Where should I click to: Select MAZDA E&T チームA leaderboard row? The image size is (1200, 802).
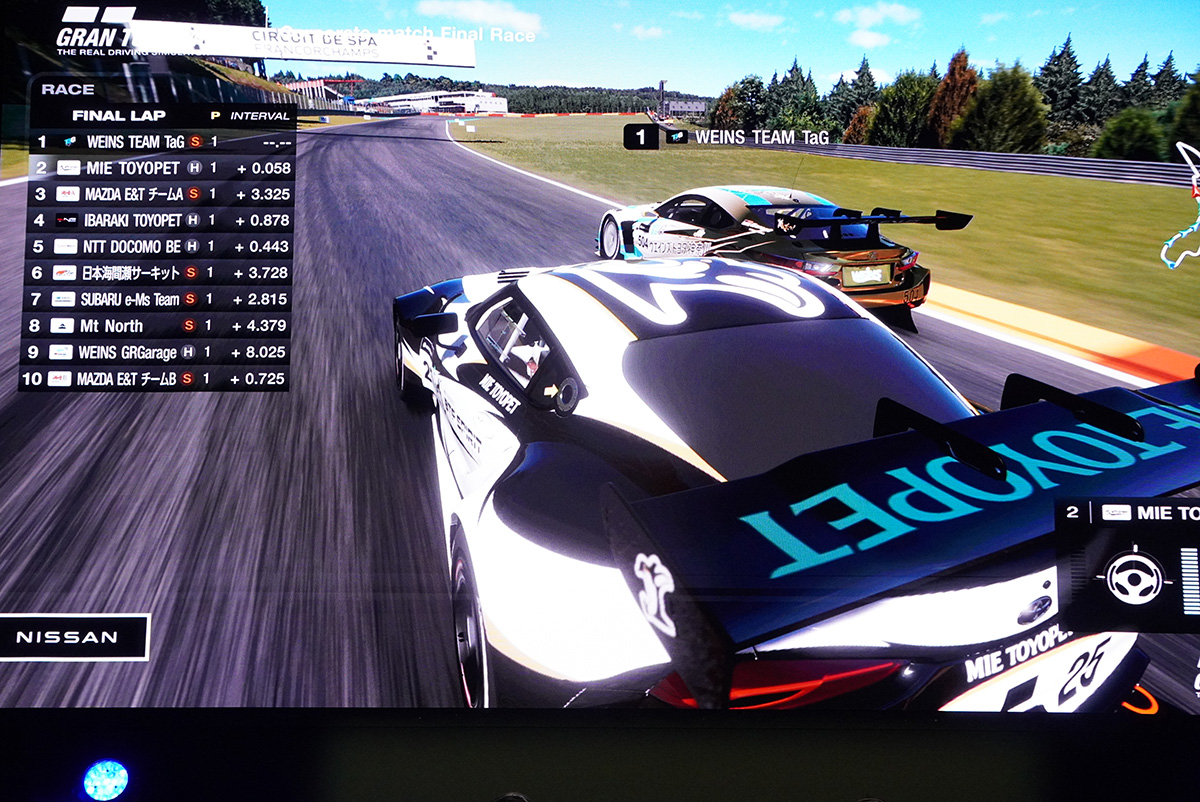[157, 194]
